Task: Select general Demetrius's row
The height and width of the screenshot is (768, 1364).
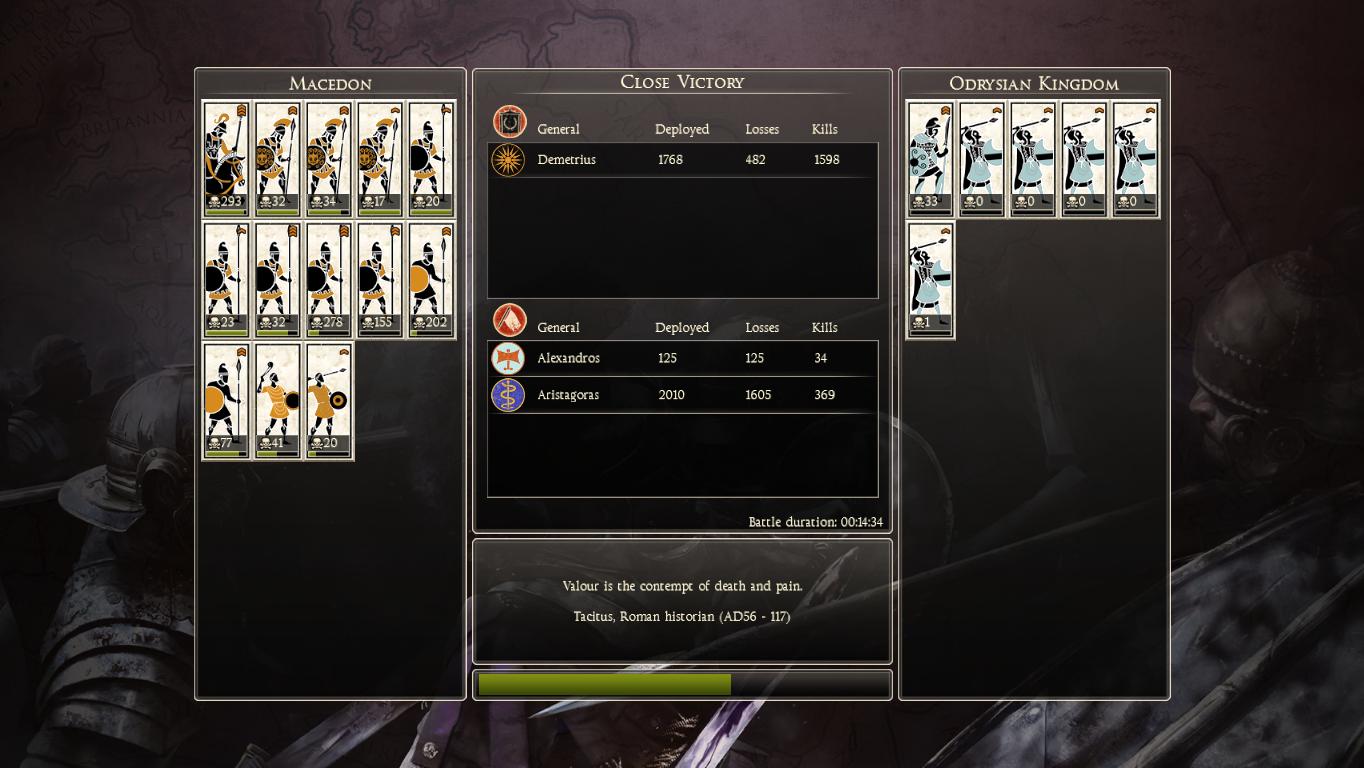Action: pyautogui.click(x=682, y=160)
